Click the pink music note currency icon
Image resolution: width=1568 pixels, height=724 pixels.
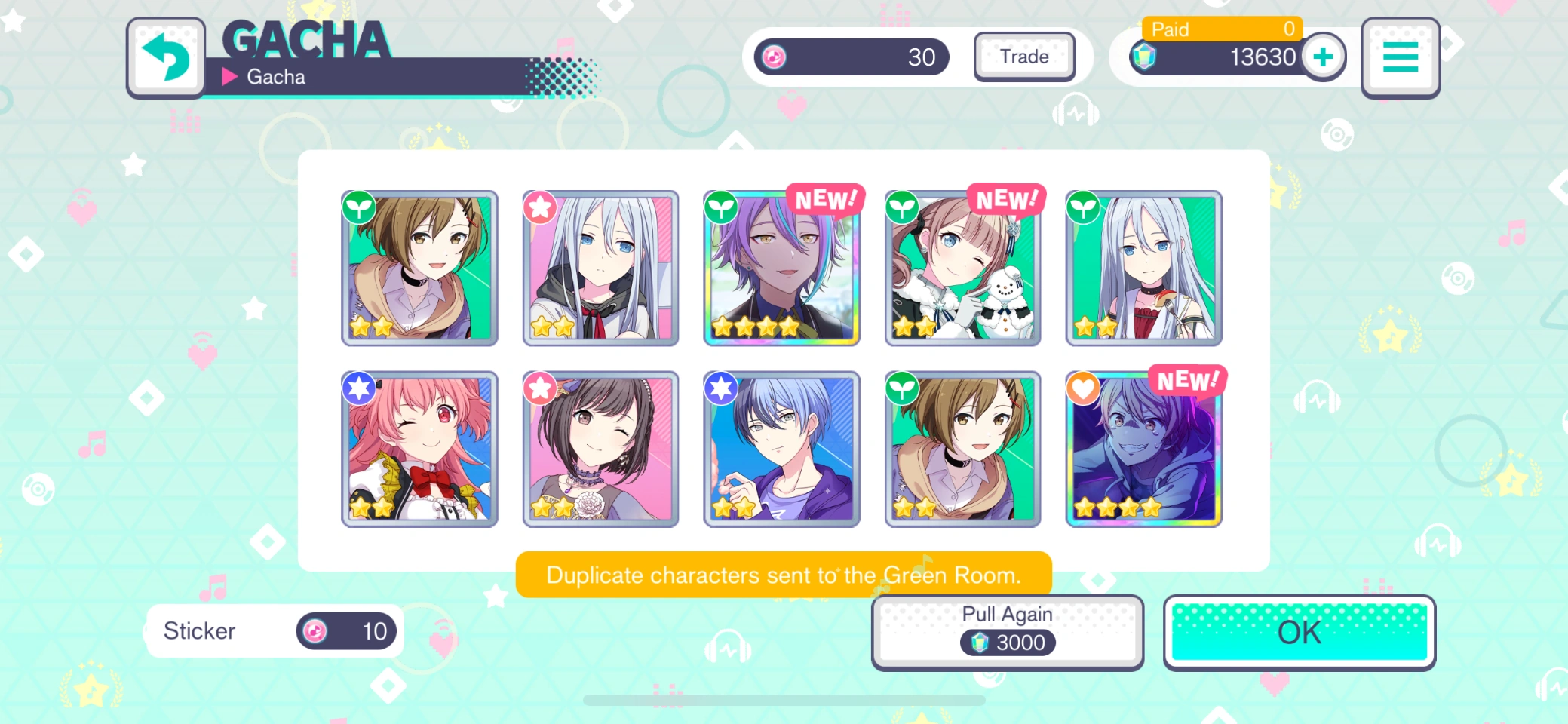[775, 57]
